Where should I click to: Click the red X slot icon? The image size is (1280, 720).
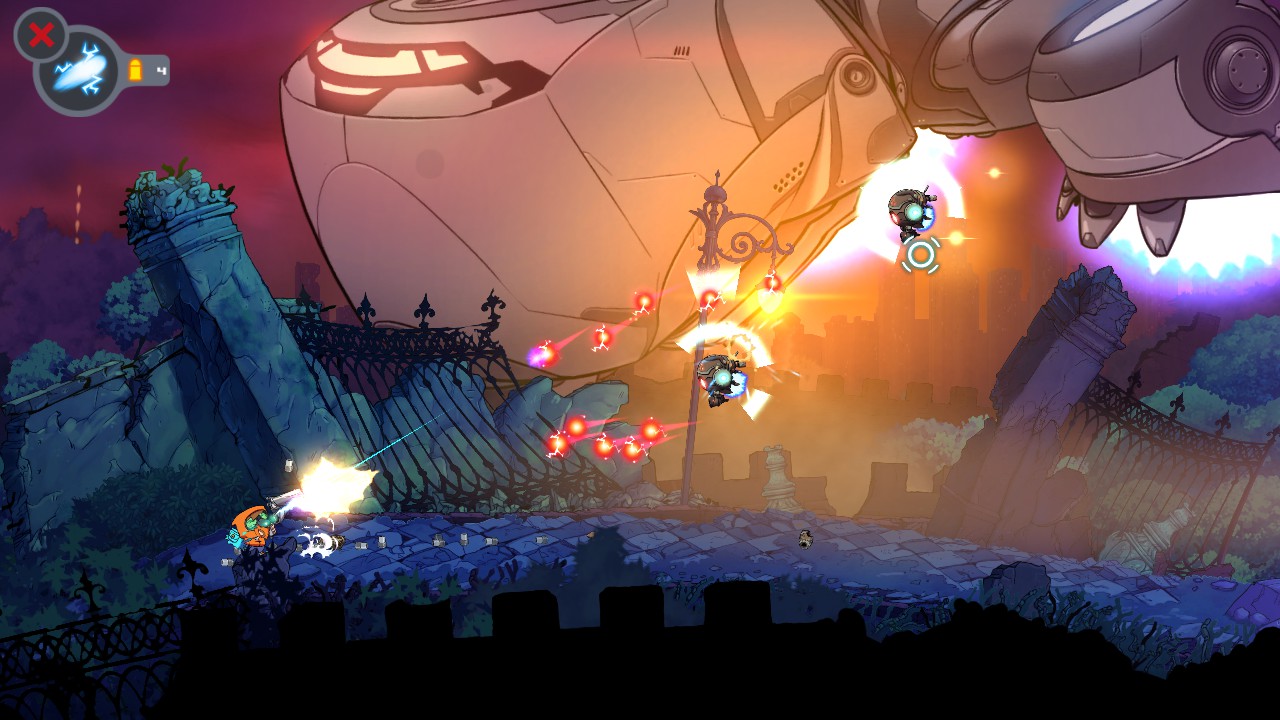pyautogui.click(x=41, y=36)
